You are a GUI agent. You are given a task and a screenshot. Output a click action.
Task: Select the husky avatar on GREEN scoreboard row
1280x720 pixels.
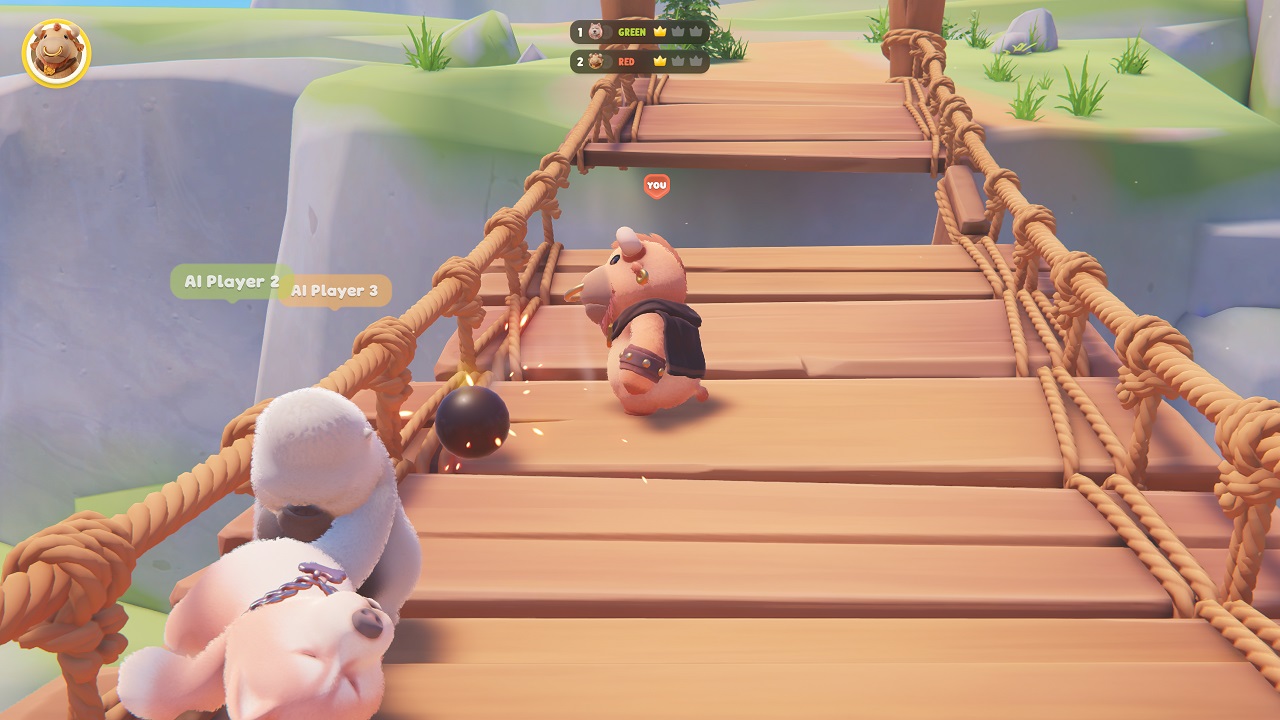click(x=596, y=31)
